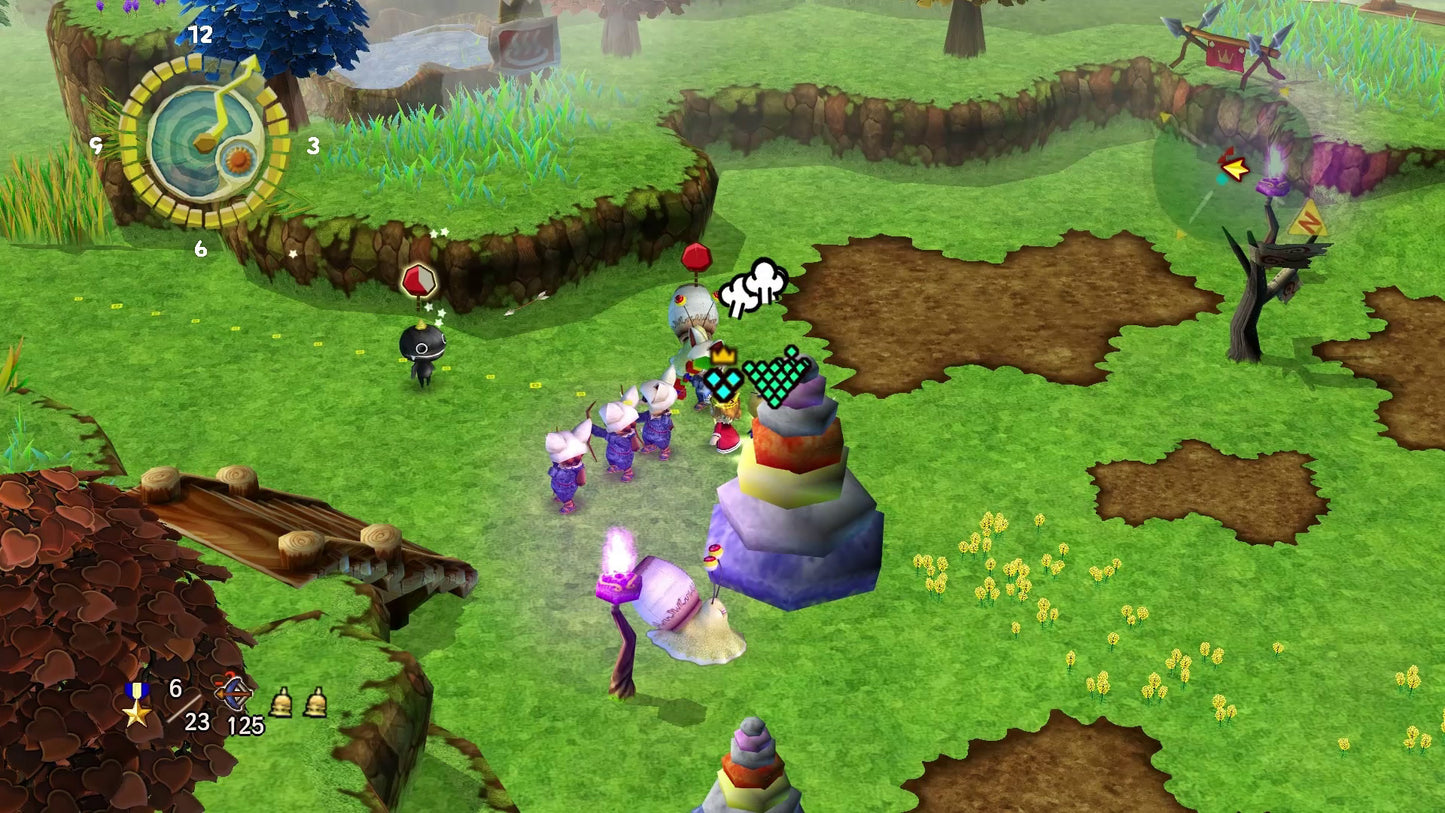The width and height of the screenshot is (1445, 813).
Task: Click the day-night clock dial
Action: [204, 141]
